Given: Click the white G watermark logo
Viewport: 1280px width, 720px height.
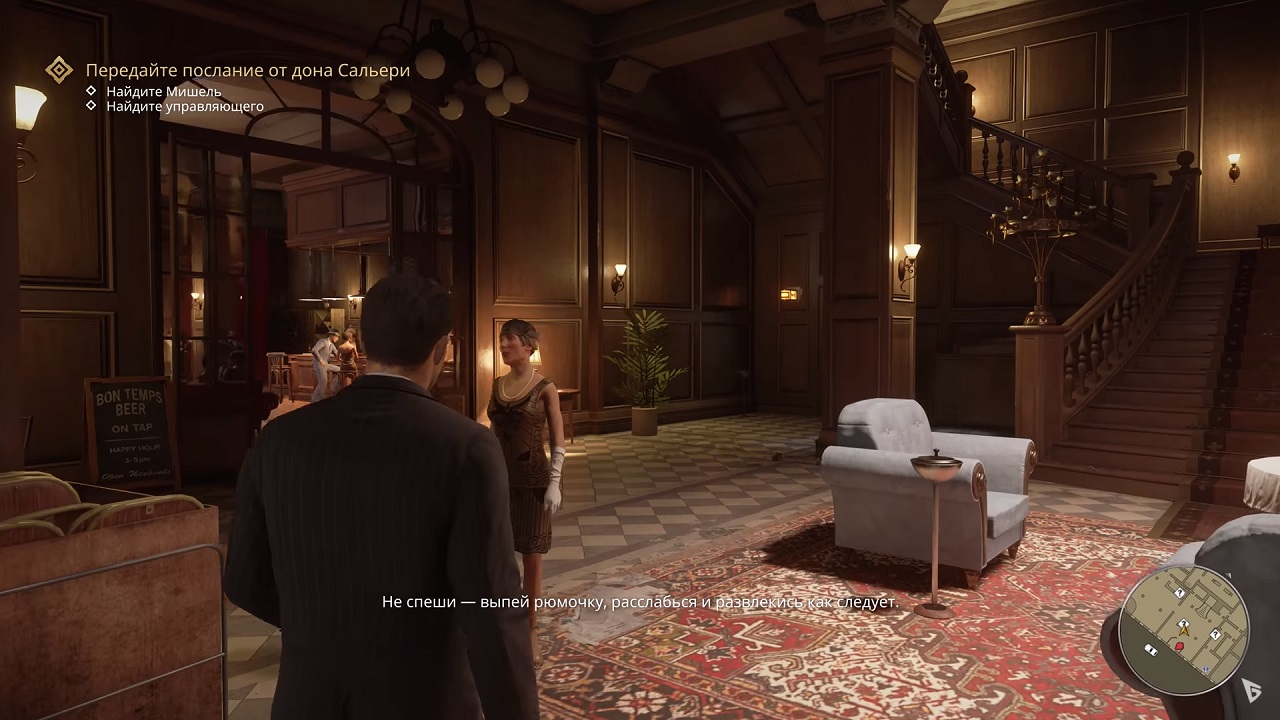Looking at the screenshot, I should [x=1251, y=686].
